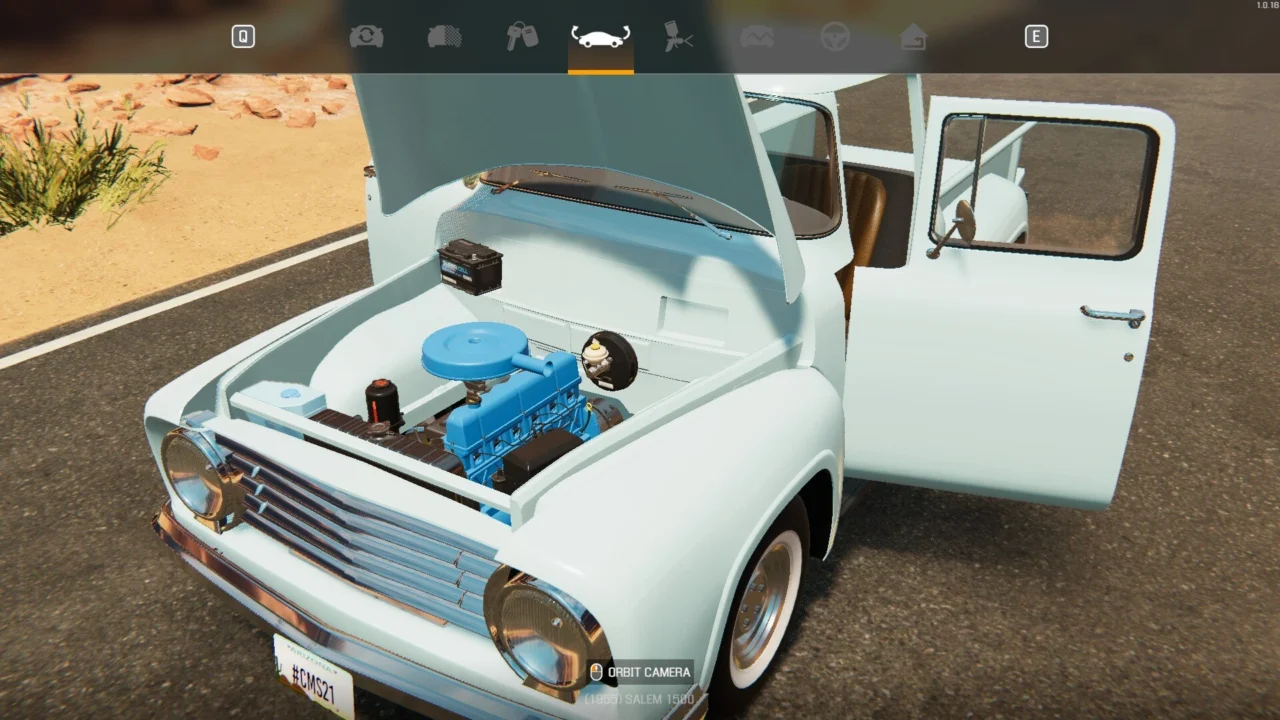This screenshot has height=720, width=1280.
Task: Choose the dimmed engine graph tab
Action: pos(757,37)
